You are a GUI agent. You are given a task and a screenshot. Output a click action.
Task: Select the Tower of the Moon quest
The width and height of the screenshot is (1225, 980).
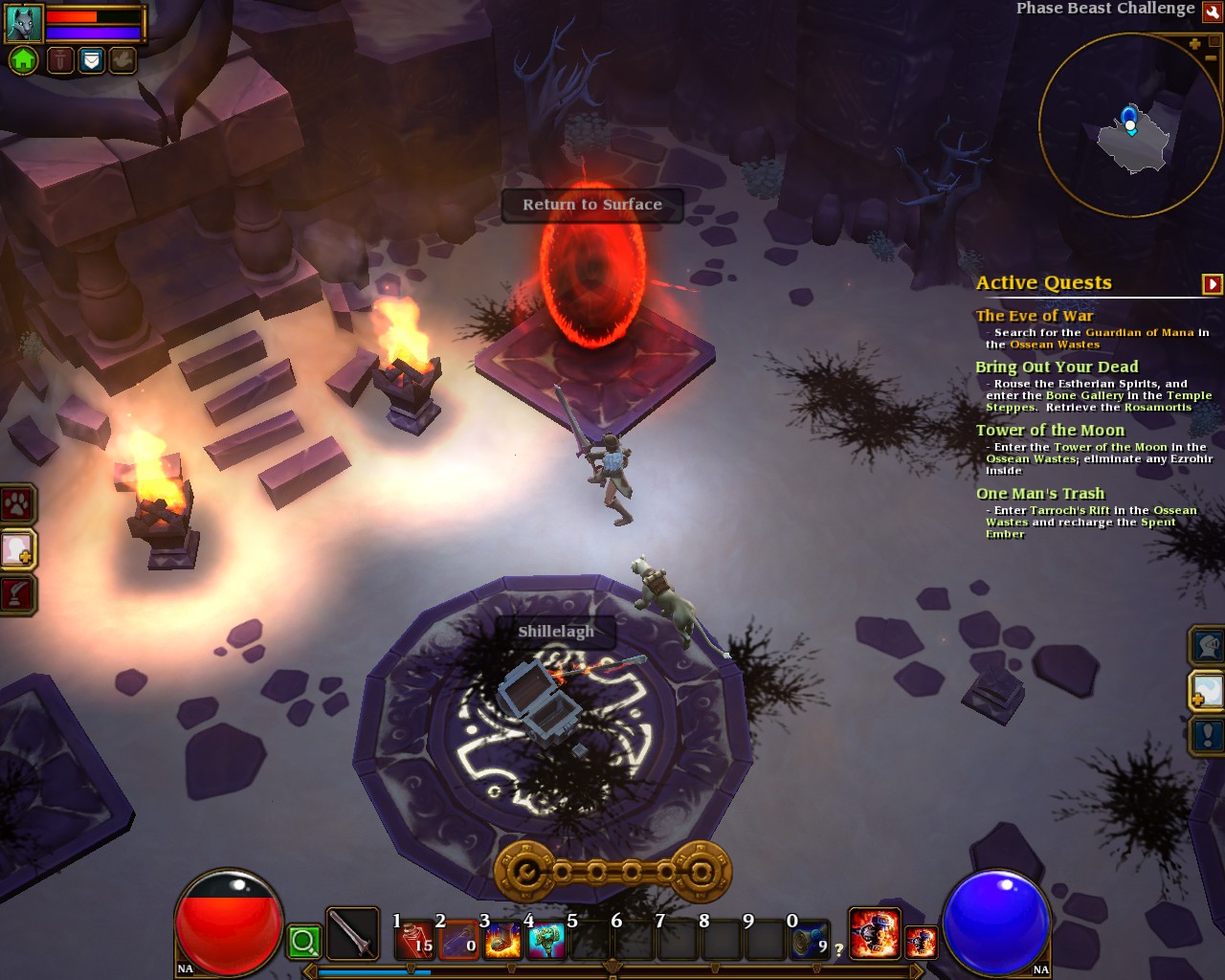1050,431
